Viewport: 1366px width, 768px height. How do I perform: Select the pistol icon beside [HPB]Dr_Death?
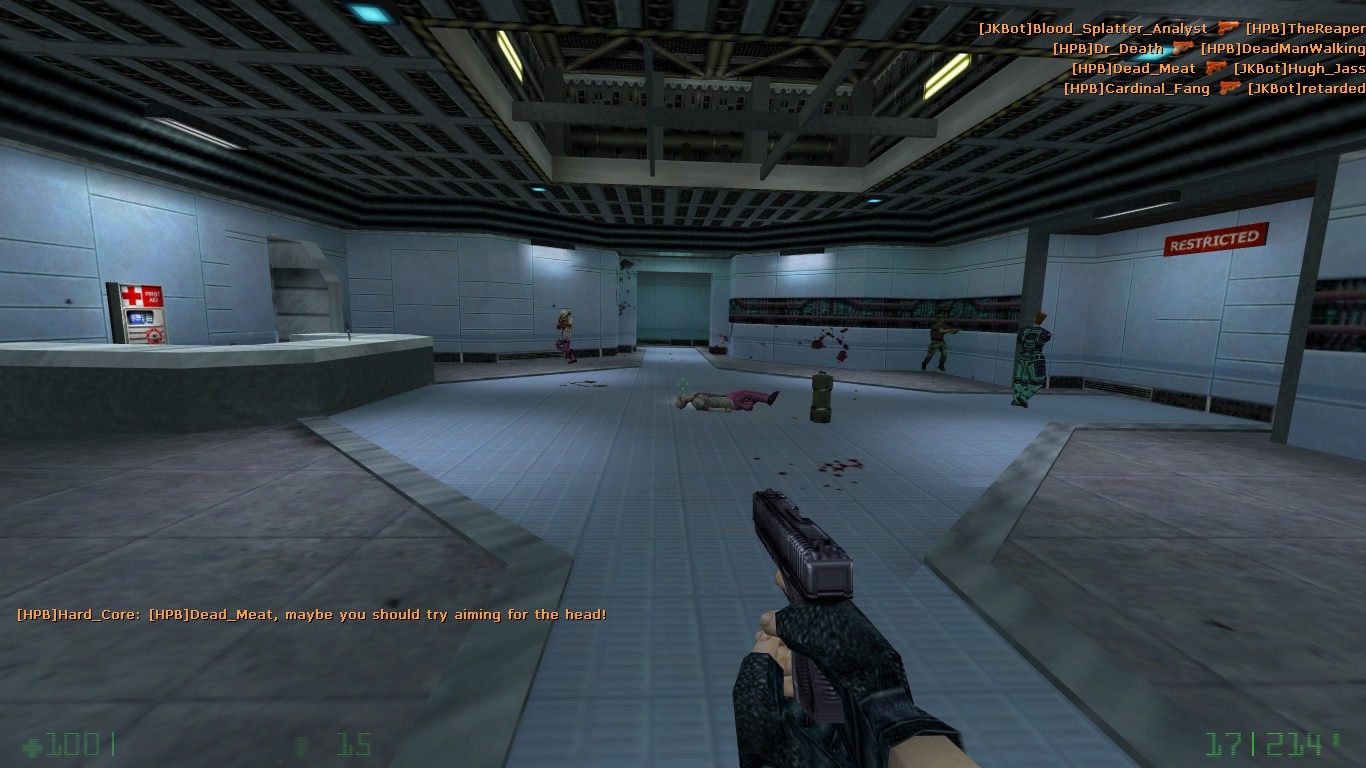[x=1183, y=48]
